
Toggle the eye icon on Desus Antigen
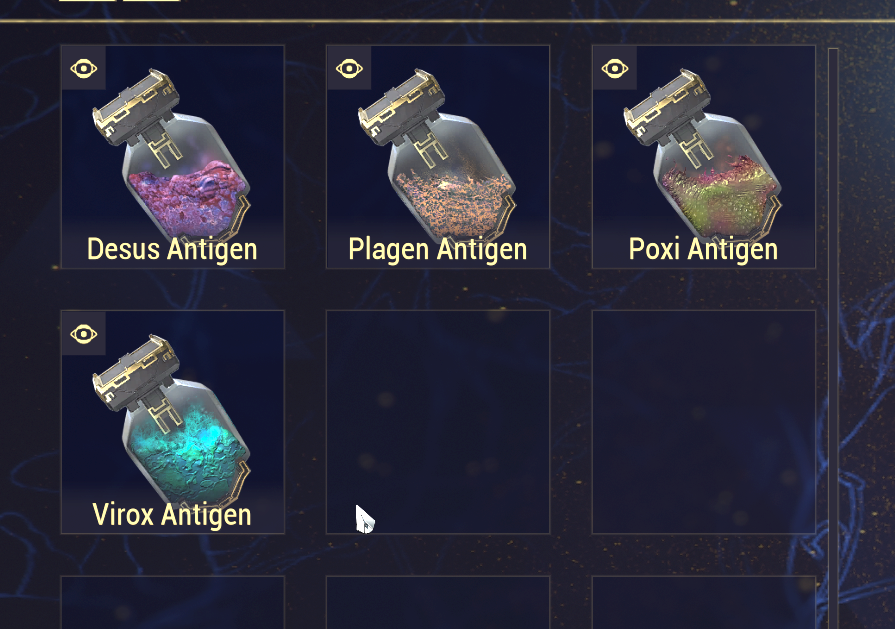[x=84, y=68]
